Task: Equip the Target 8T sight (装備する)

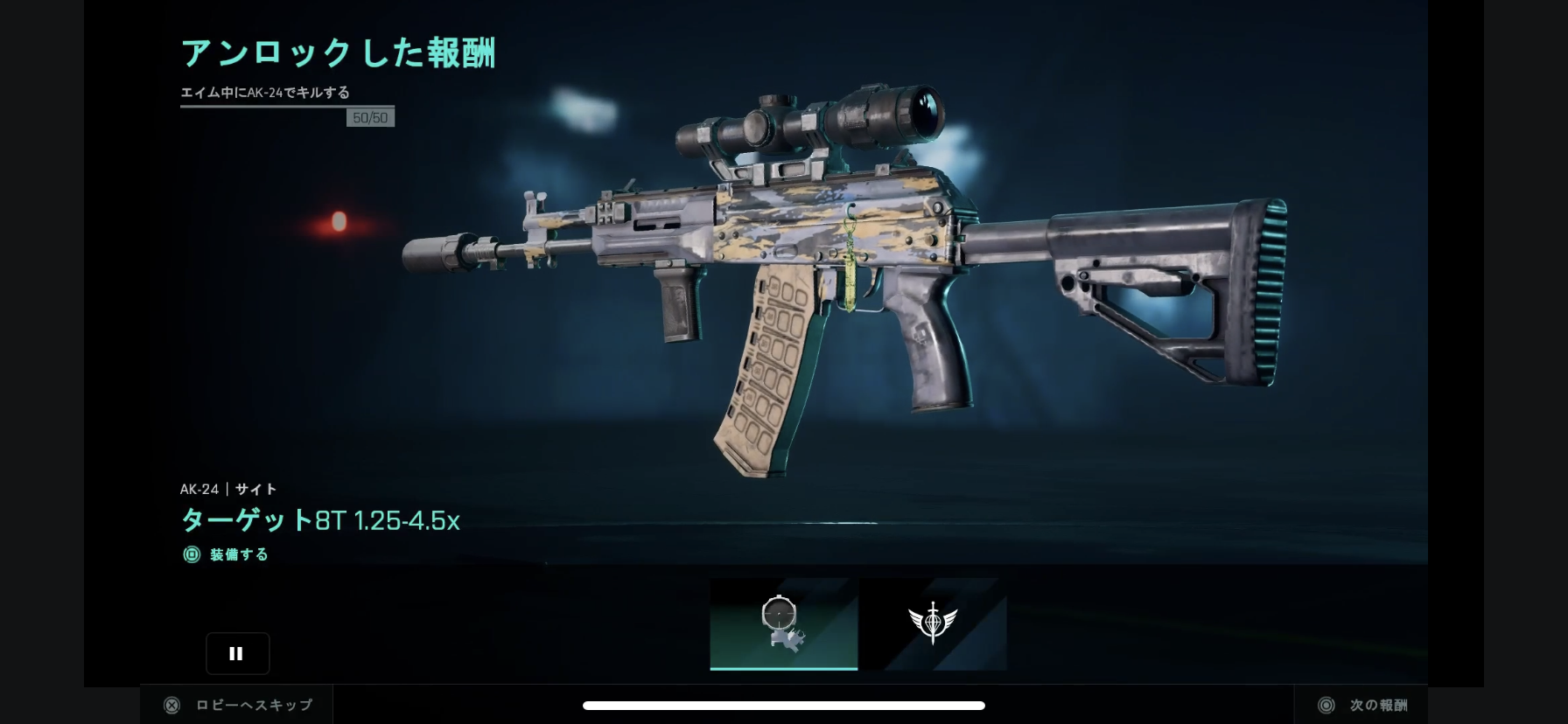Action: tap(227, 554)
